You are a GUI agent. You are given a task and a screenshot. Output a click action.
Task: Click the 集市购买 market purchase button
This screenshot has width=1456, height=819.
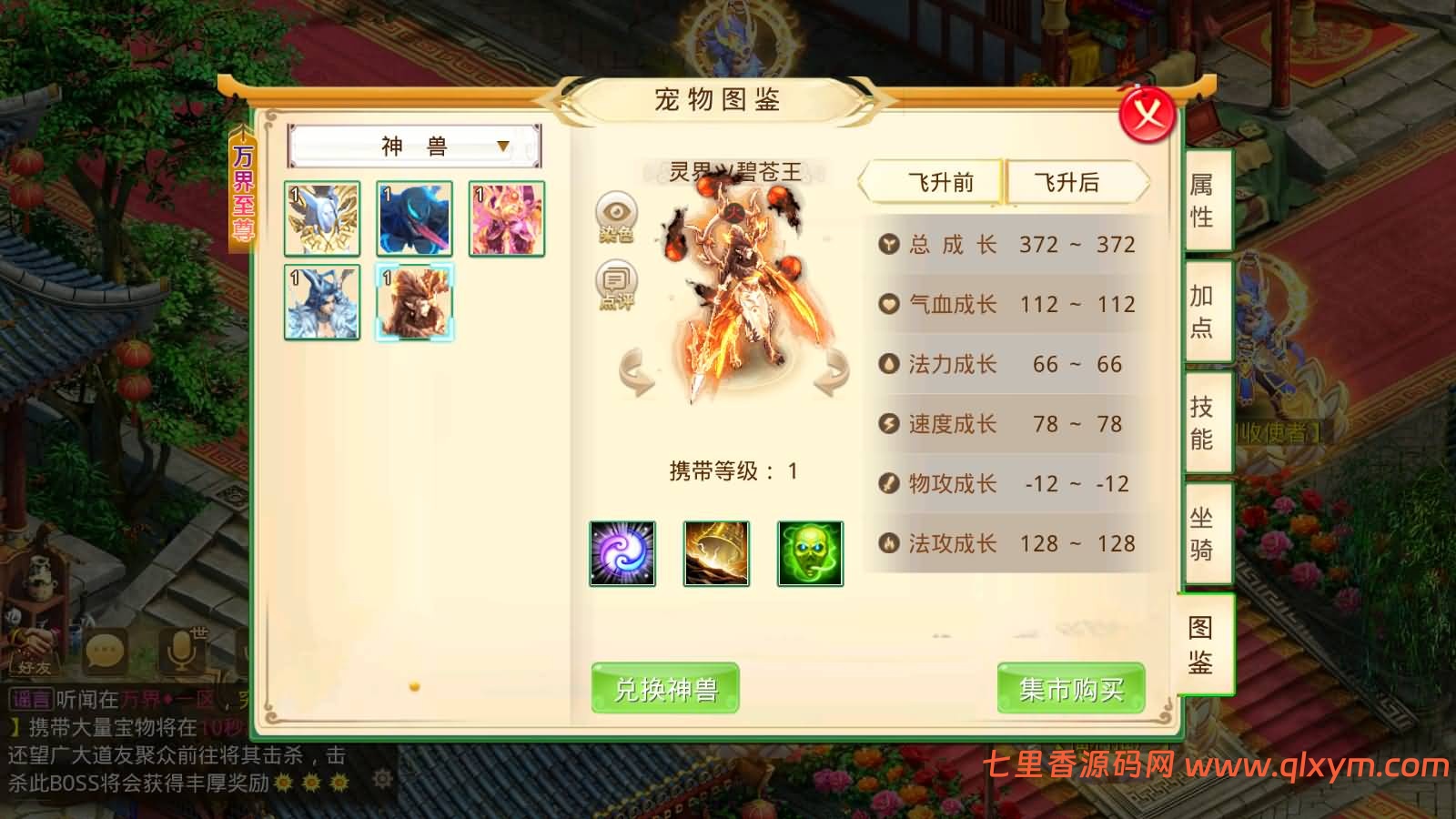click(1070, 690)
